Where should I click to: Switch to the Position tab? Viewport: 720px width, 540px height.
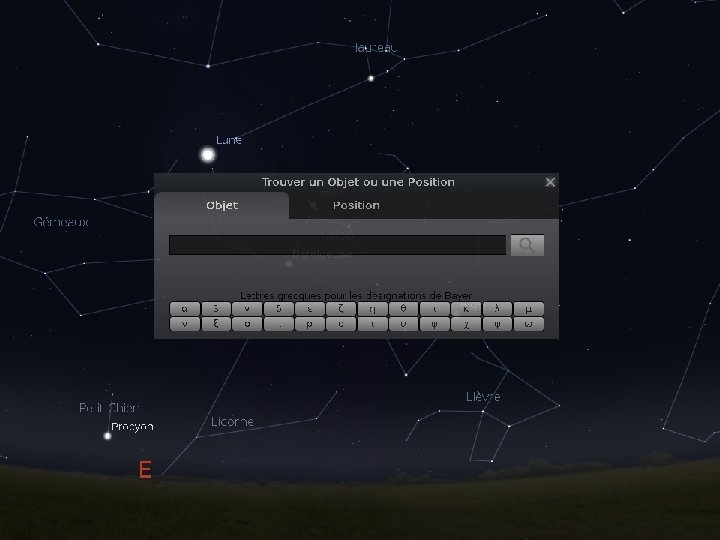356,205
